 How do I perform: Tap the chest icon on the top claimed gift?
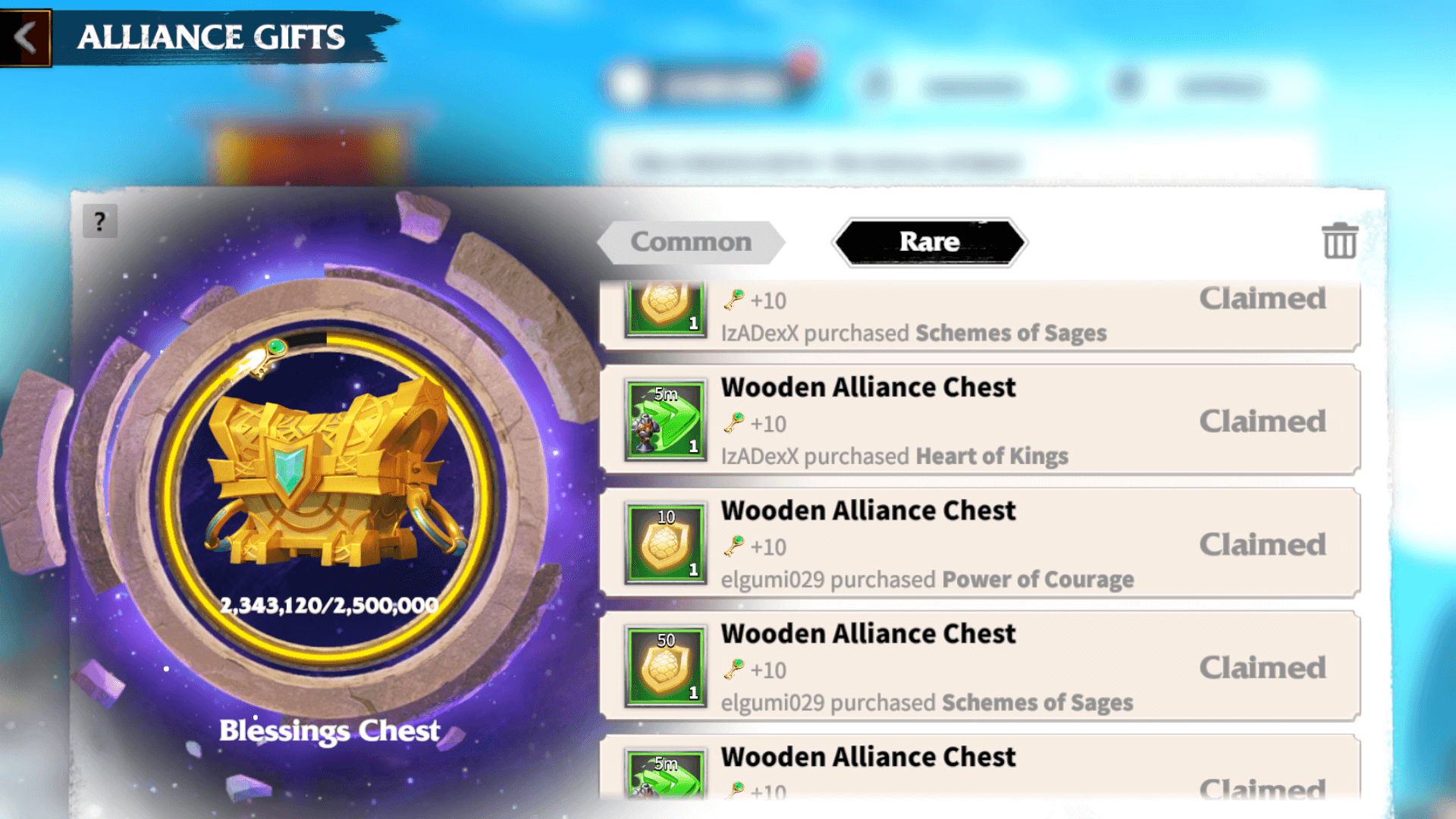(x=664, y=307)
